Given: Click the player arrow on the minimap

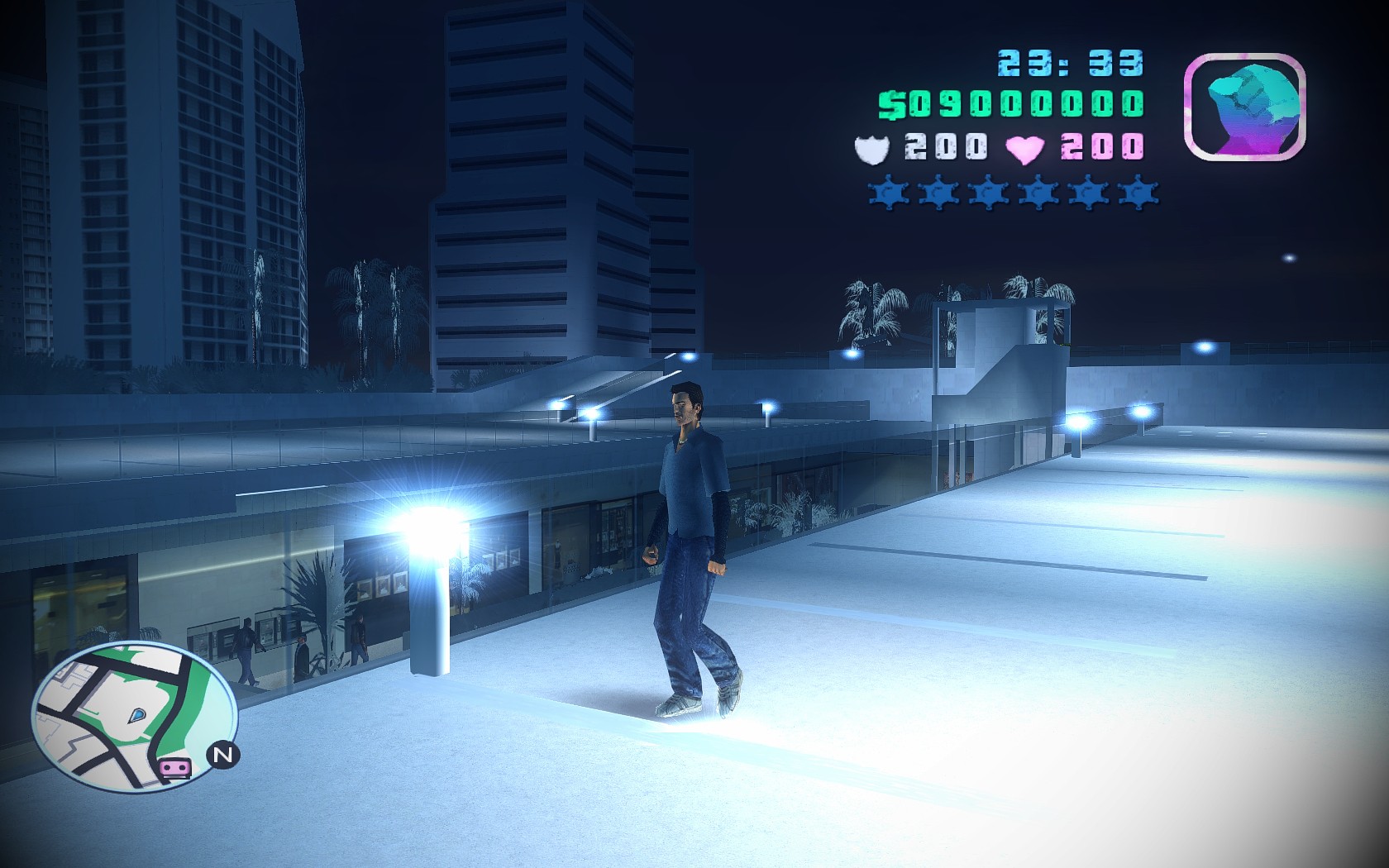Looking at the screenshot, I should pyautogui.click(x=137, y=713).
